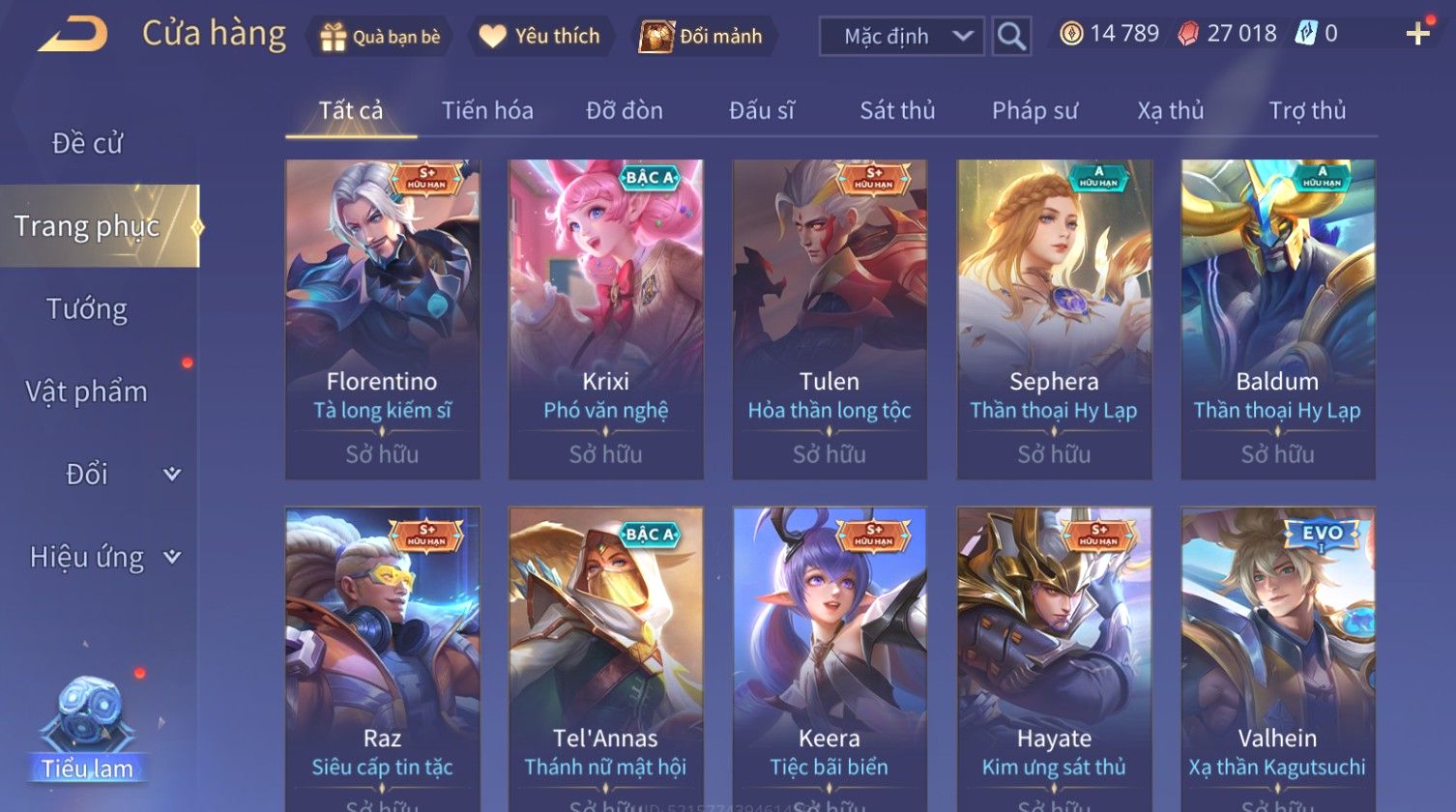Open Quà bạn bè gift option
Viewport: 1456px width, 812px height.
pyautogui.click(x=380, y=37)
